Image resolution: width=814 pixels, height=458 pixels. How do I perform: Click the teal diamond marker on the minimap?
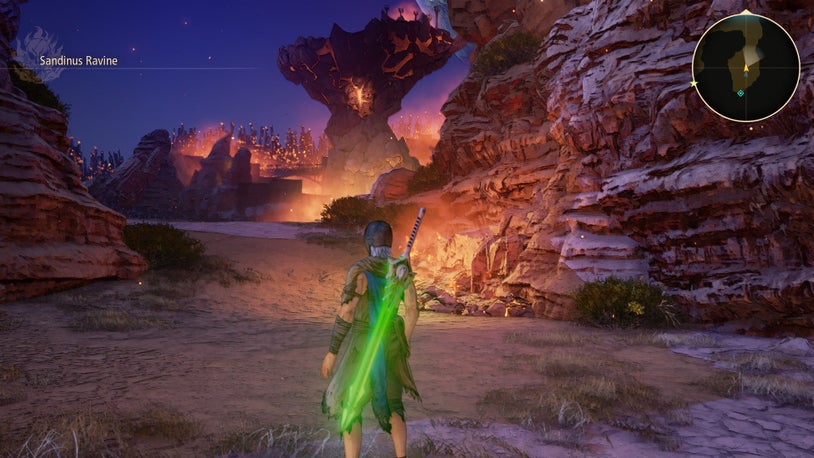pyautogui.click(x=740, y=93)
